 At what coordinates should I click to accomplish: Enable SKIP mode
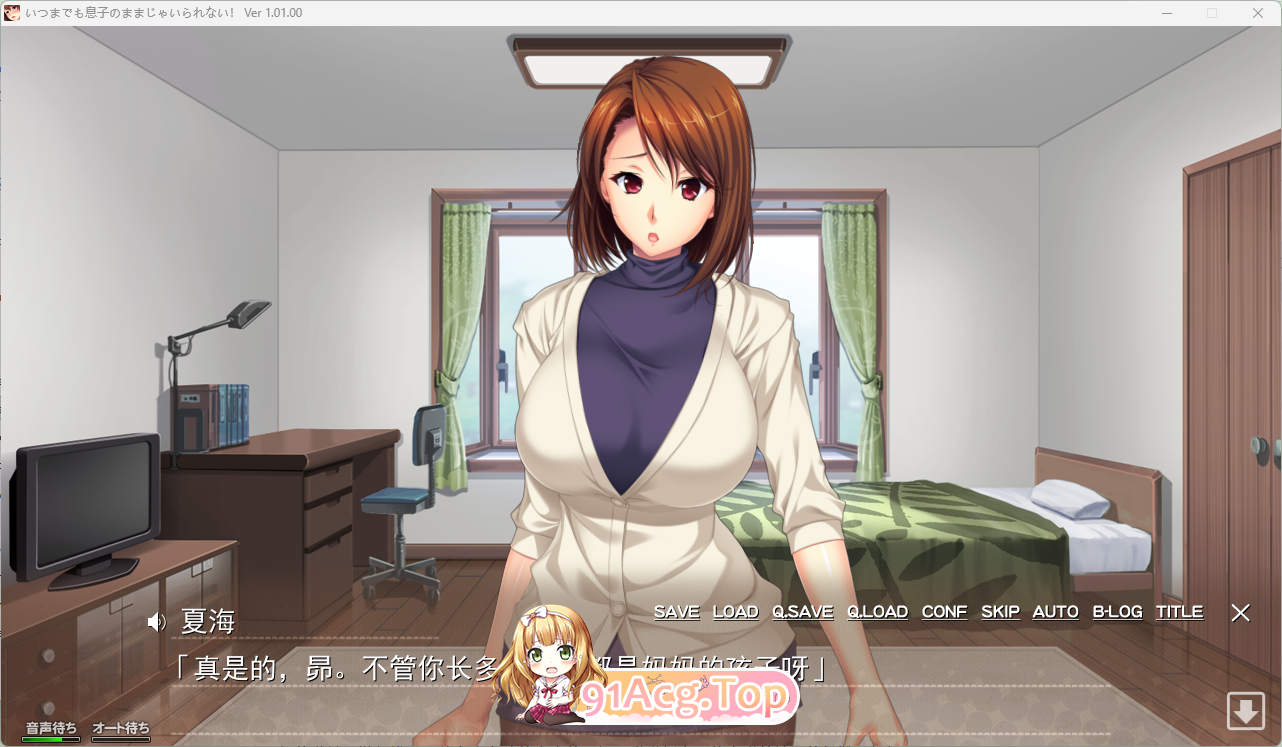click(x=1000, y=611)
